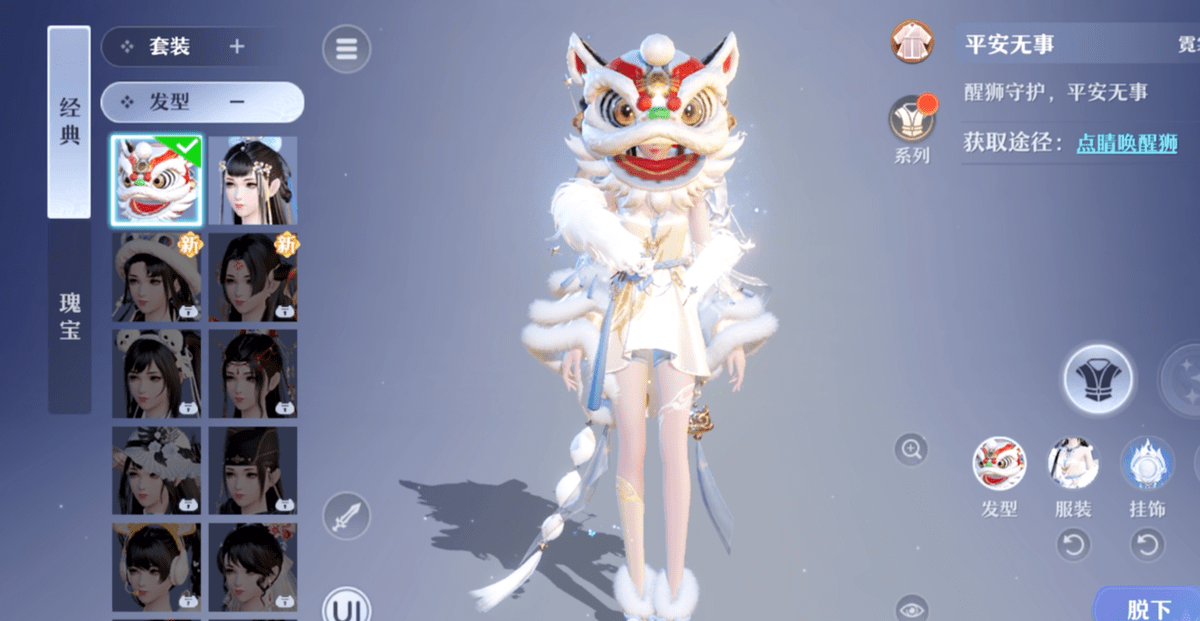
Task: Click the 脱下 take-off button
Action: (1148, 608)
